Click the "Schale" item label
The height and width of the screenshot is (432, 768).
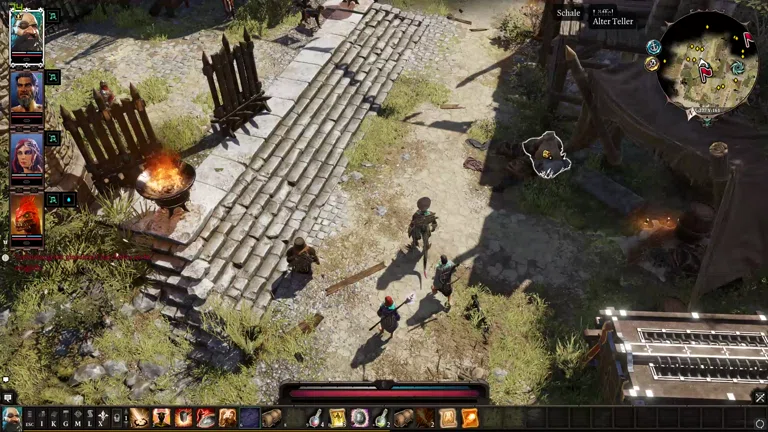point(569,13)
